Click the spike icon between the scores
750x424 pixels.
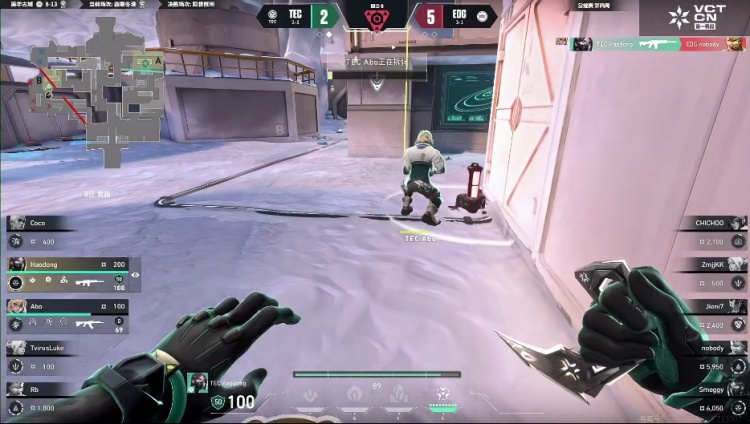pyautogui.click(x=376, y=18)
